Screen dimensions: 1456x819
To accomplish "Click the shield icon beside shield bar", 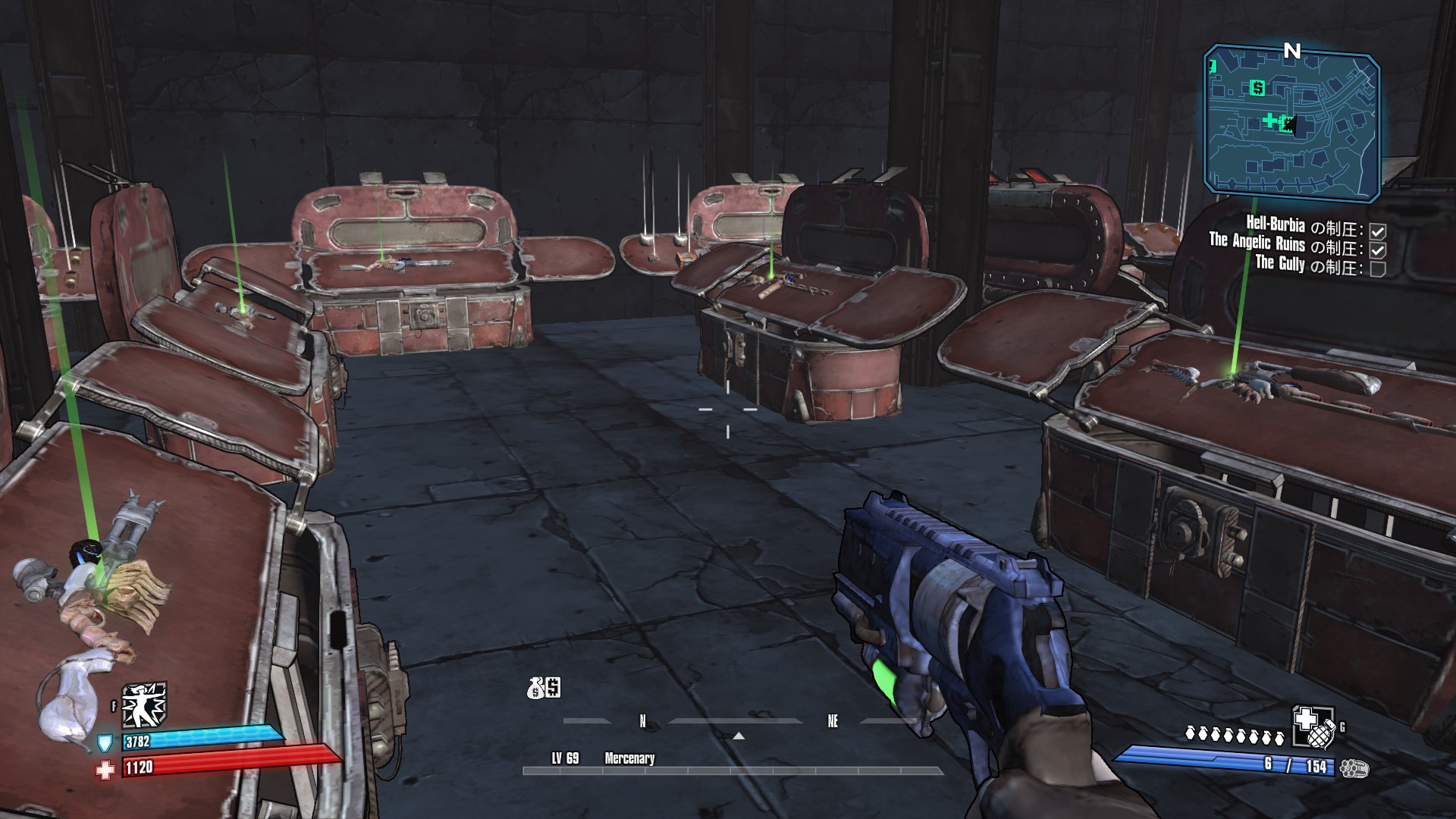I will point(106,741).
